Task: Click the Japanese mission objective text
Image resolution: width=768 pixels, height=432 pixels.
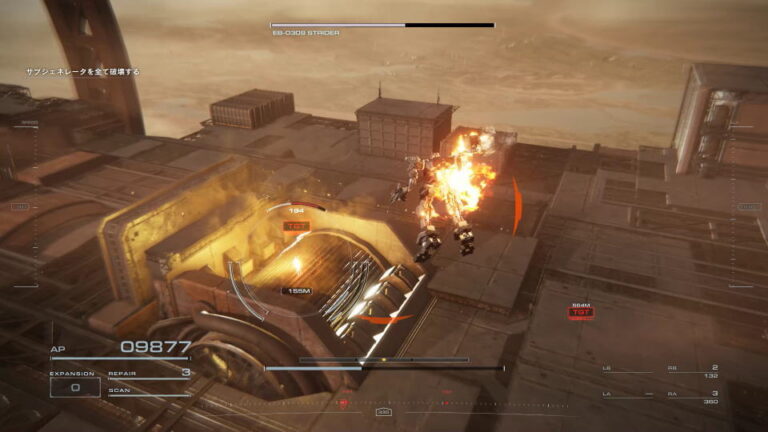Action: 82,72
